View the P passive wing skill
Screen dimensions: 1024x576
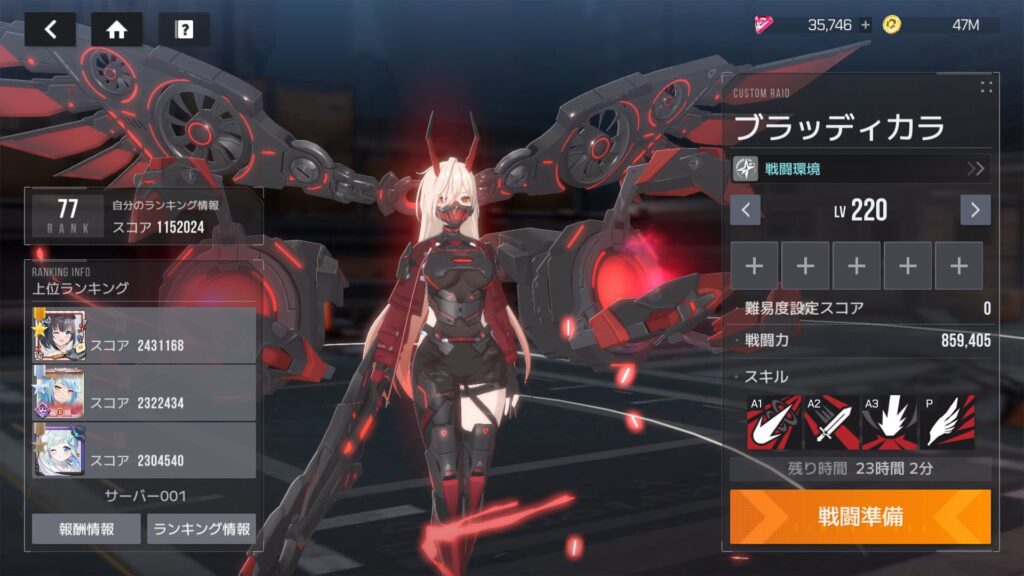click(x=946, y=421)
